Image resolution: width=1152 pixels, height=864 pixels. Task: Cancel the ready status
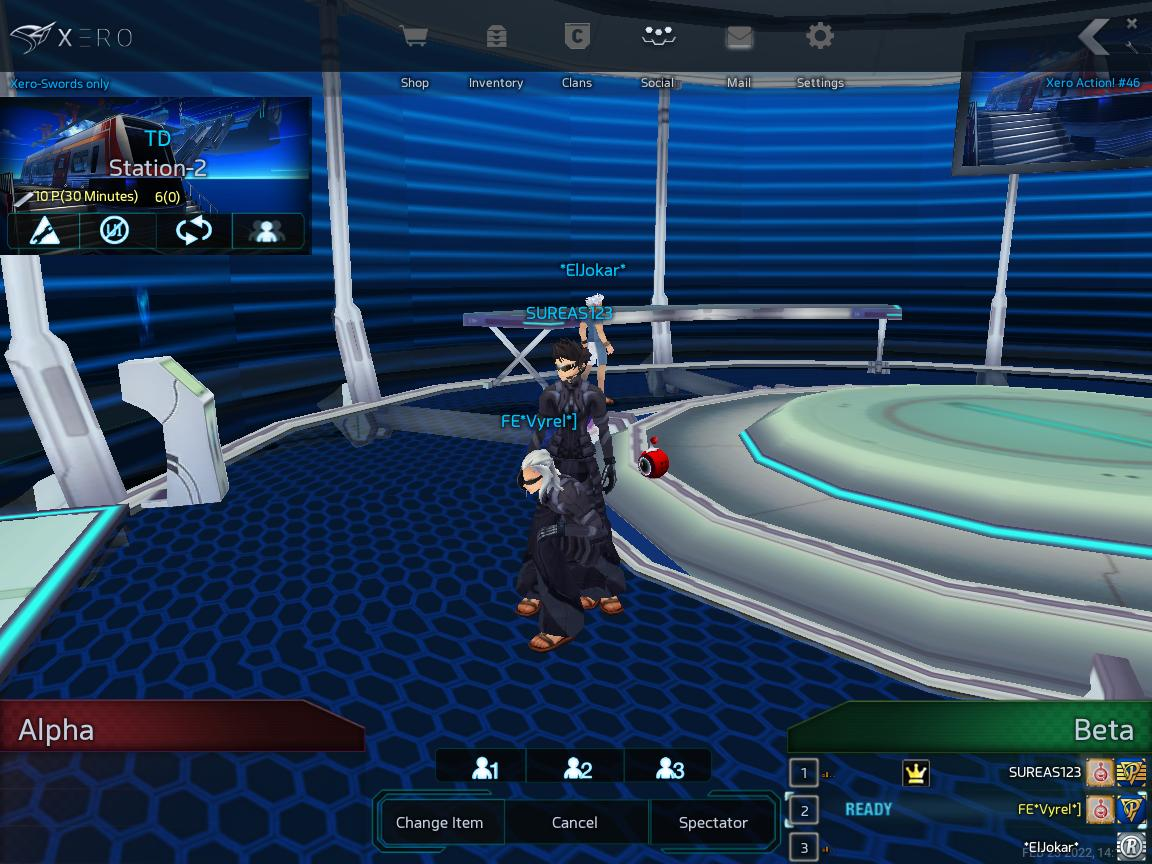point(575,823)
